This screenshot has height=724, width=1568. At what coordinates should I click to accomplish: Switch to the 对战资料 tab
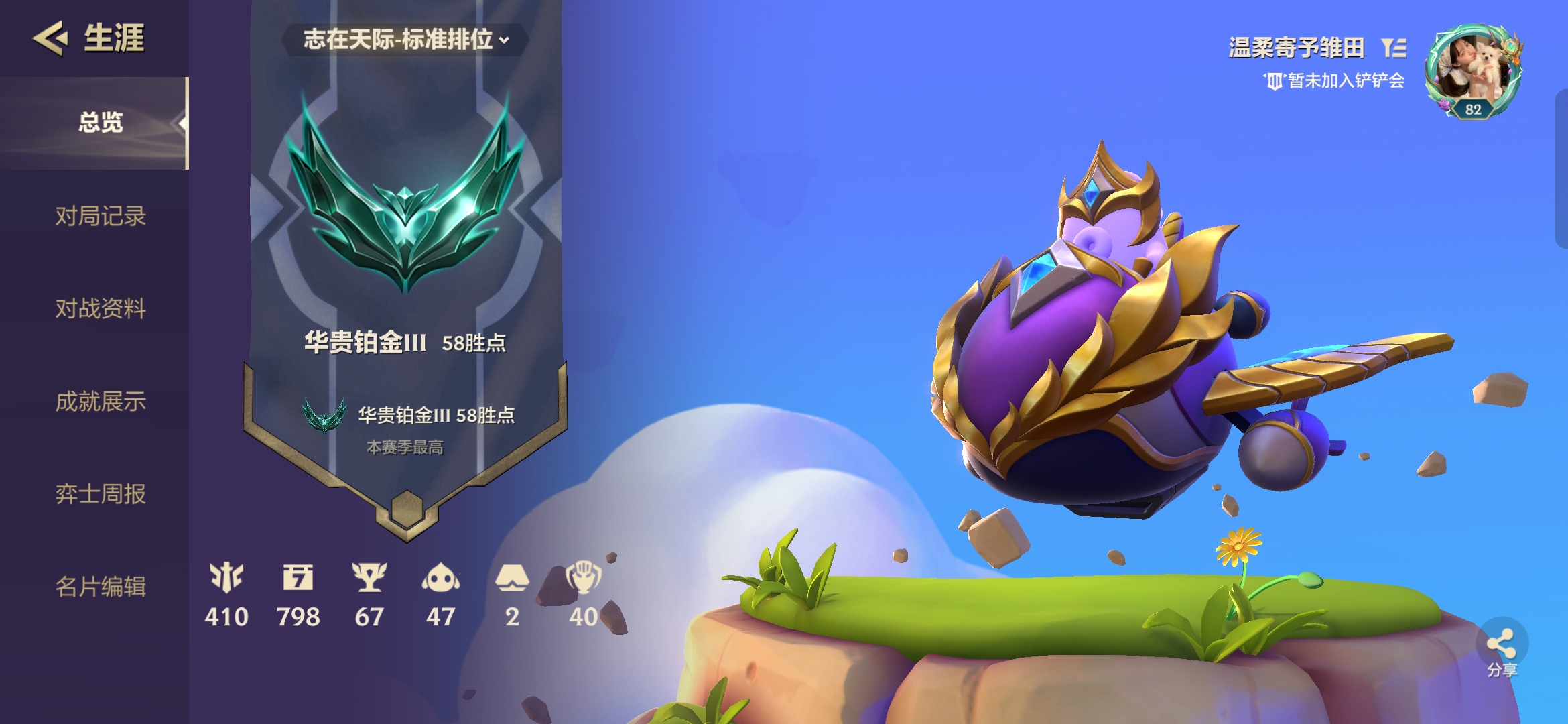tap(101, 308)
